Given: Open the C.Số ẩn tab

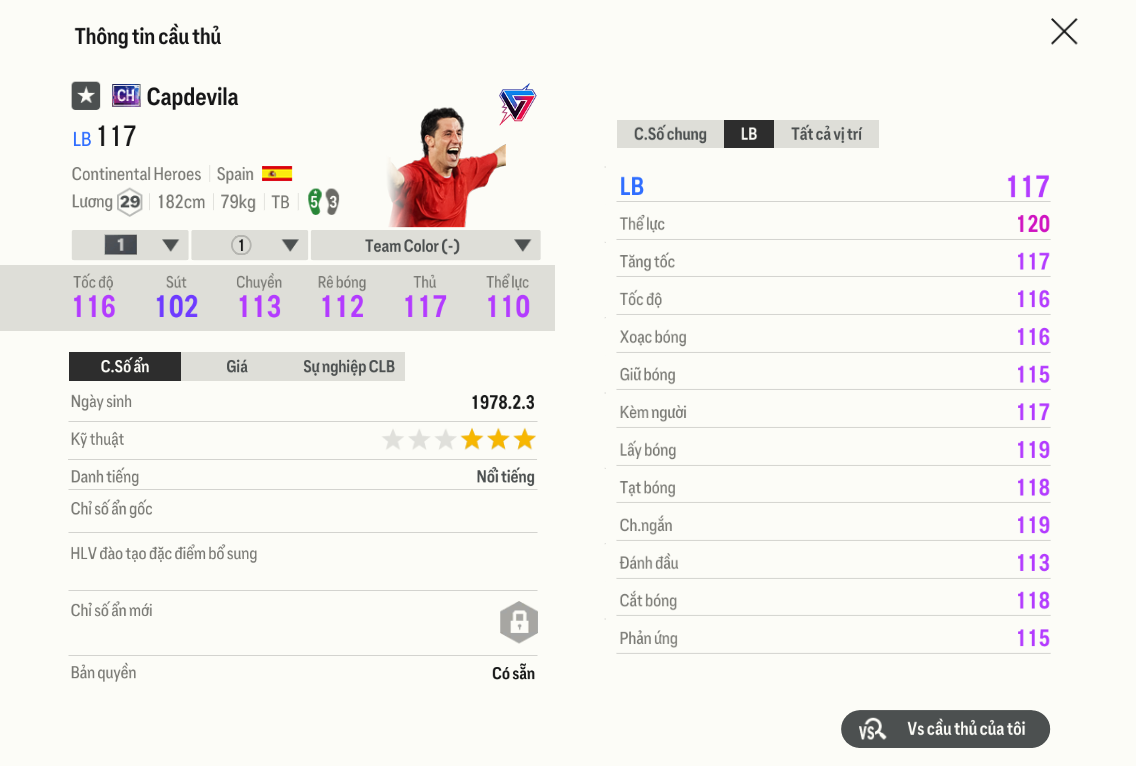Looking at the screenshot, I should (125, 367).
